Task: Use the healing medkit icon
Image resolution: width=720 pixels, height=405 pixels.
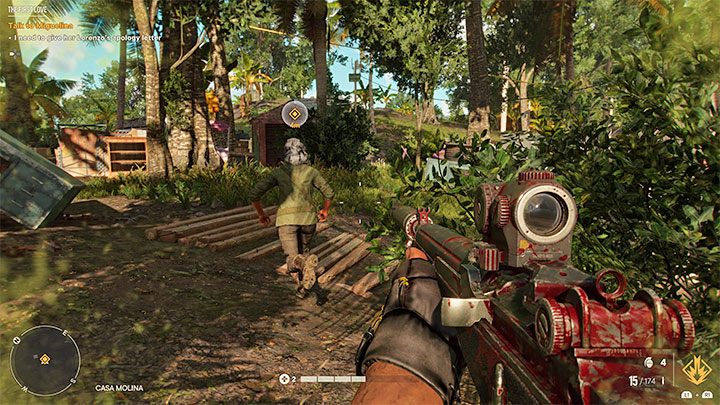Action: [285, 379]
